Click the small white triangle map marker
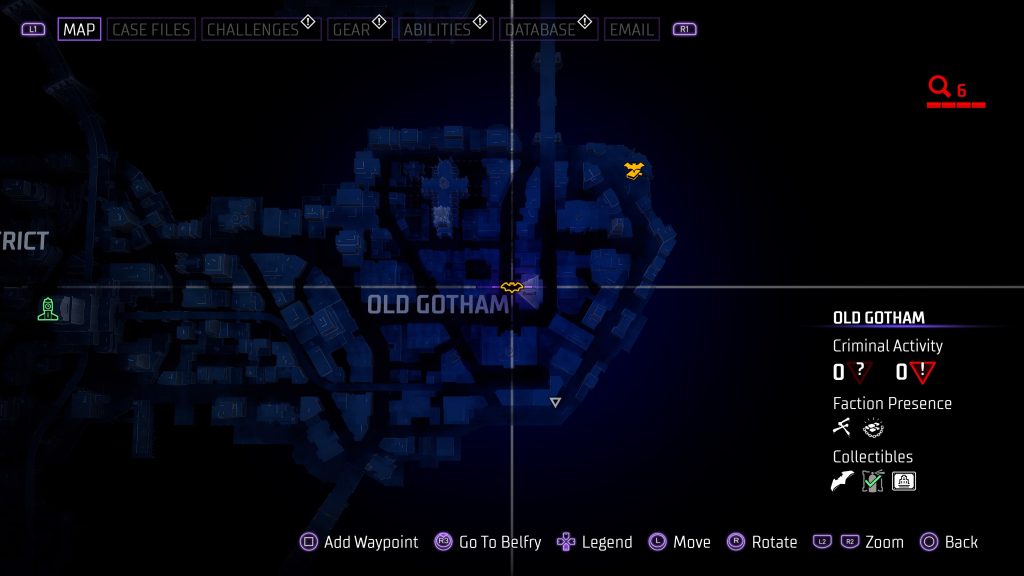Screen dimensions: 1024x576 tap(555, 402)
